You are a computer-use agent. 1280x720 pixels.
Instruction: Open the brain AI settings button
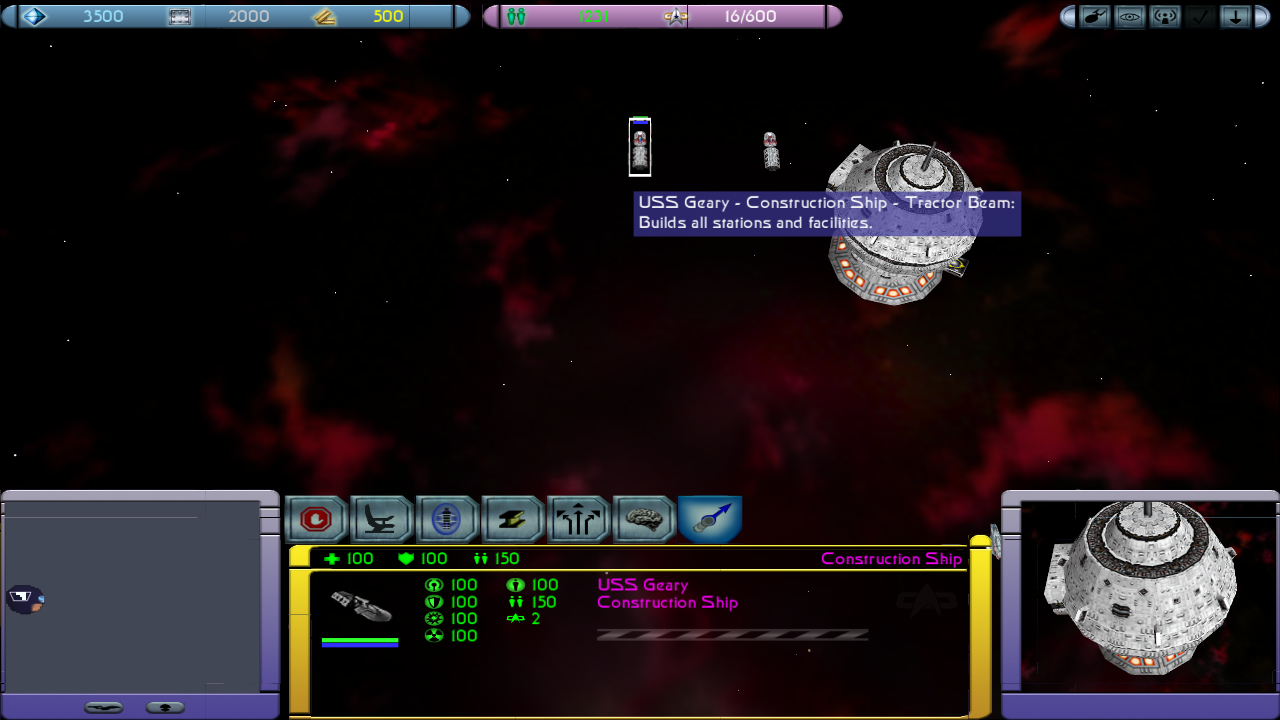point(644,520)
